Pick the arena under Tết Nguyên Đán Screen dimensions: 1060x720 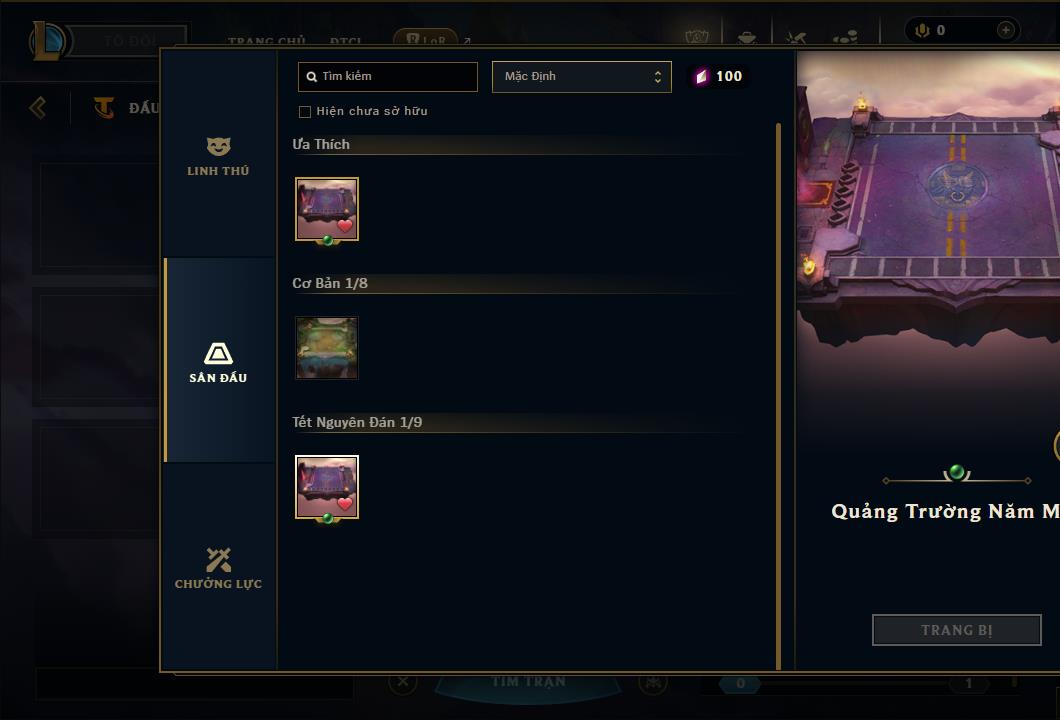[x=327, y=487]
